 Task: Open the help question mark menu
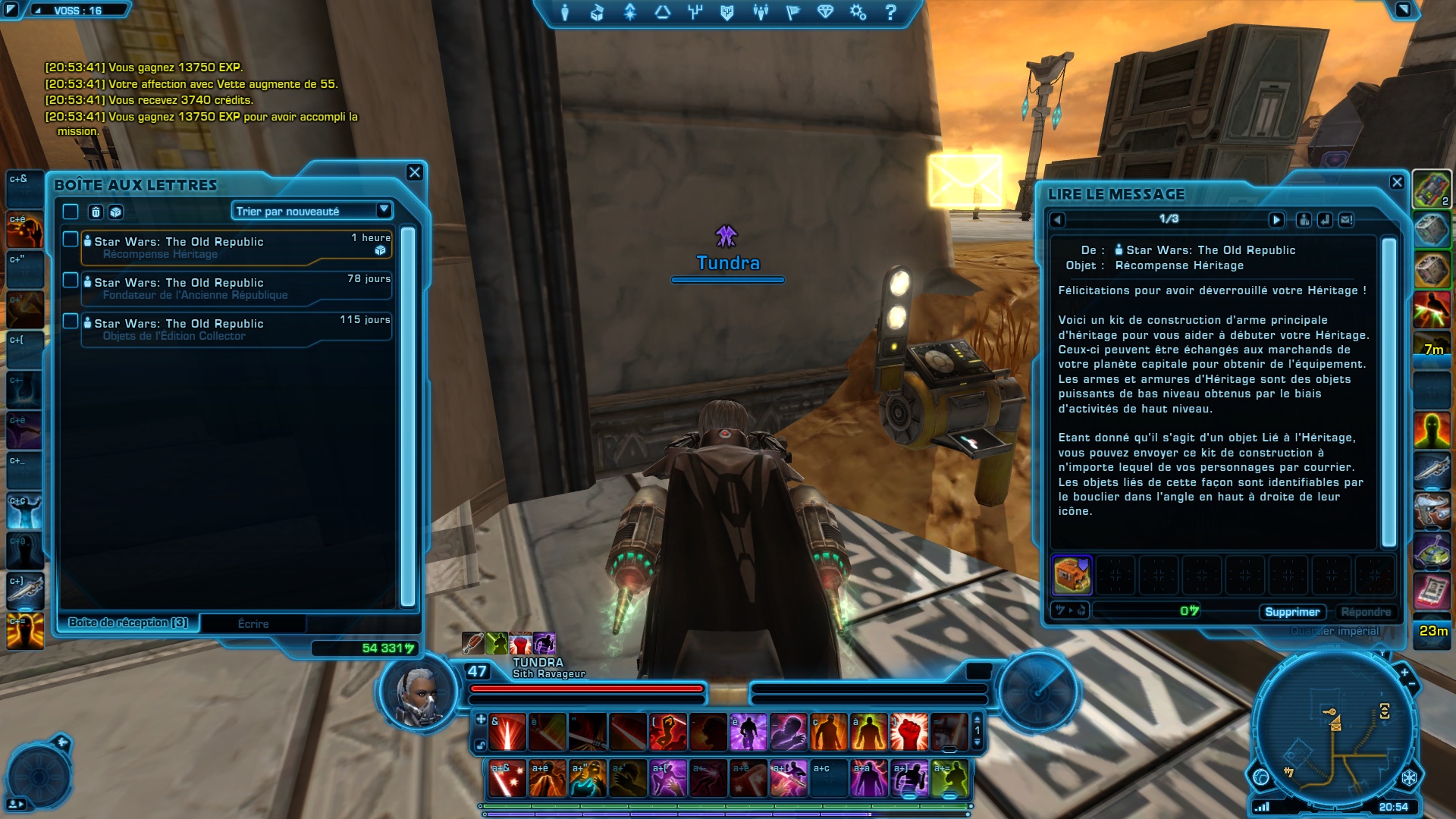pyautogui.click(x=891, y=12)
